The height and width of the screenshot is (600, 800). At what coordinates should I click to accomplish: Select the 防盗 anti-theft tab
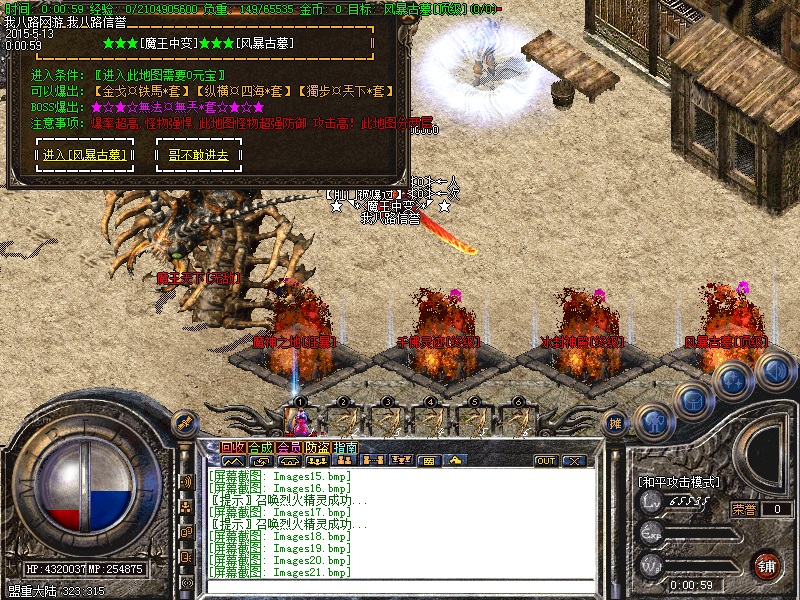click(x=317, y=447)
